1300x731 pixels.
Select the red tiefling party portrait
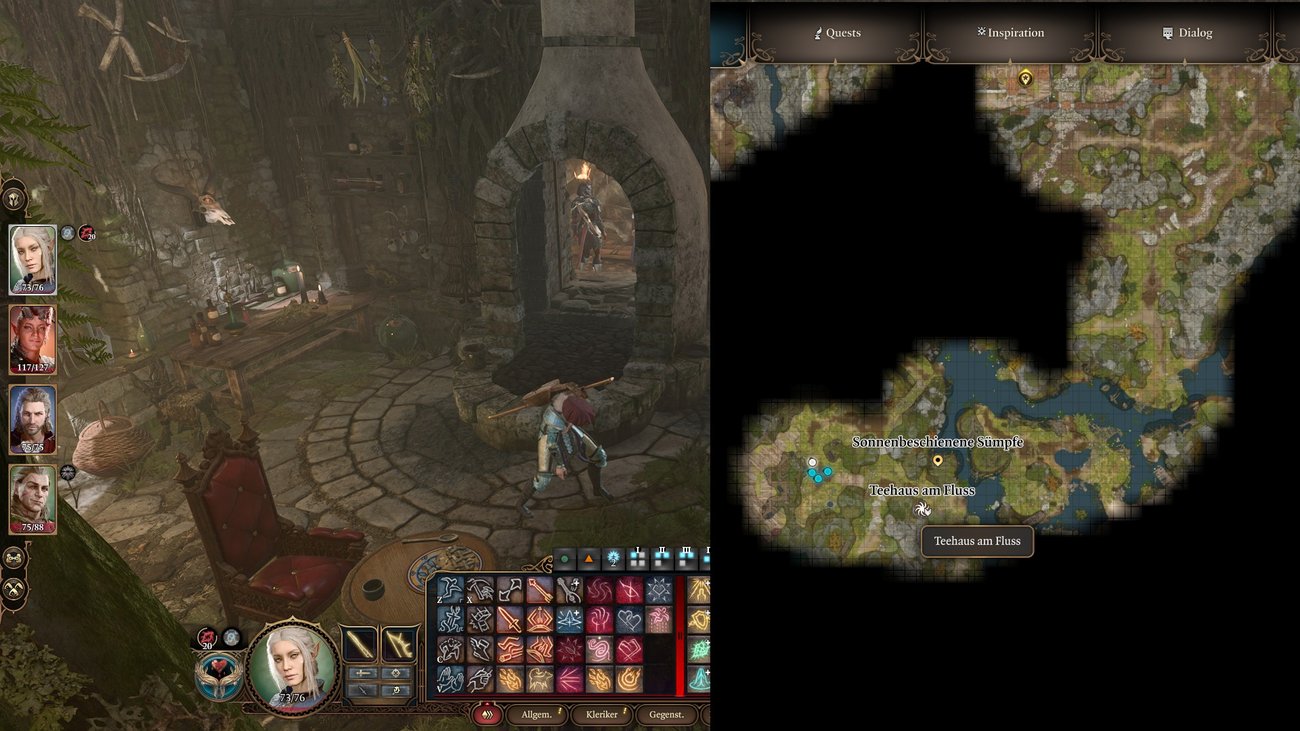coord(33,339)
